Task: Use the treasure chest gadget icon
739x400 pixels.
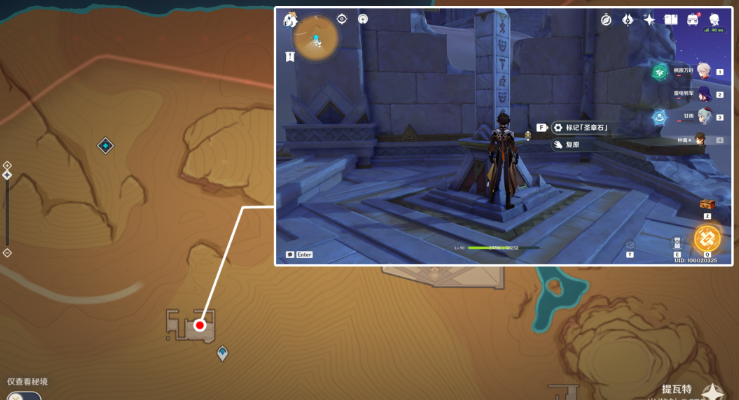Action: [x=706, y=204]
